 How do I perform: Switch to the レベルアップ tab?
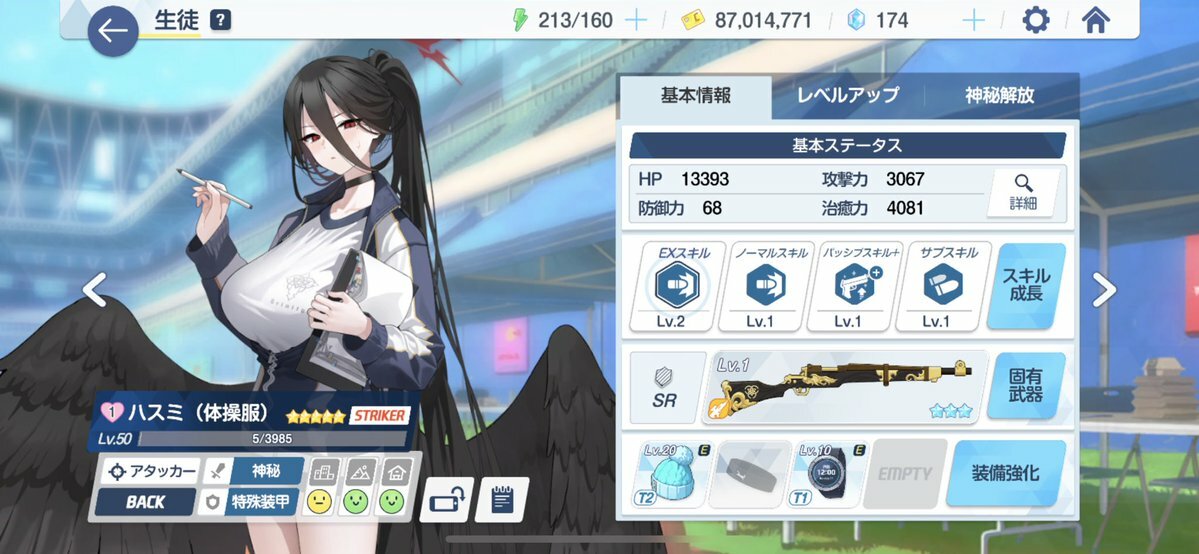coord(847,96)
